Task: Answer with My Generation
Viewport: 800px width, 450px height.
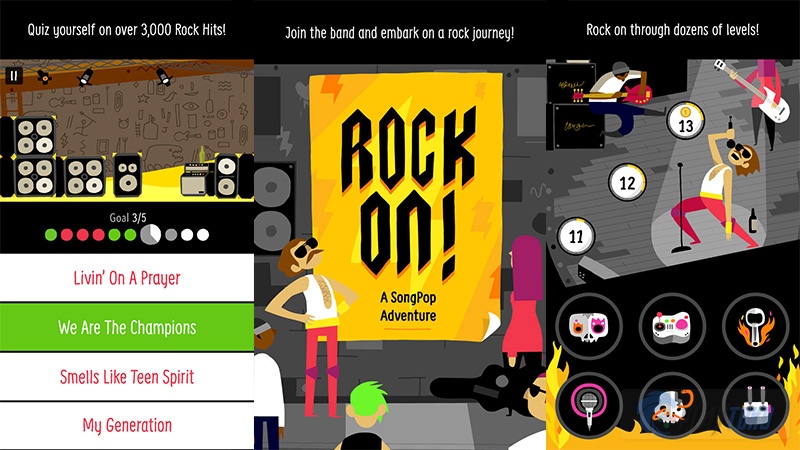Action: click(126, 425)
